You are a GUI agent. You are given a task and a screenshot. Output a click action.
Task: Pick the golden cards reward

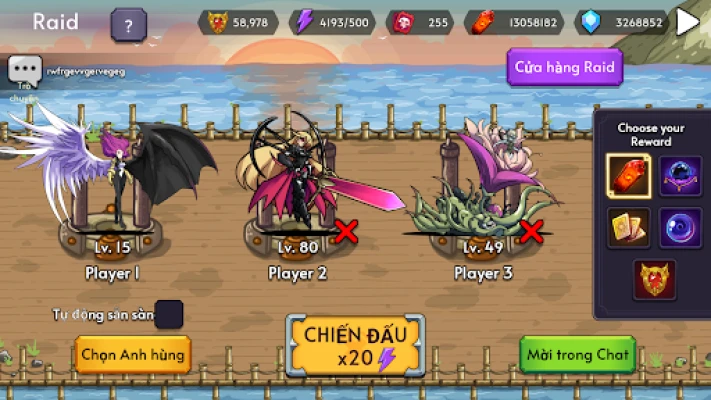629,228
